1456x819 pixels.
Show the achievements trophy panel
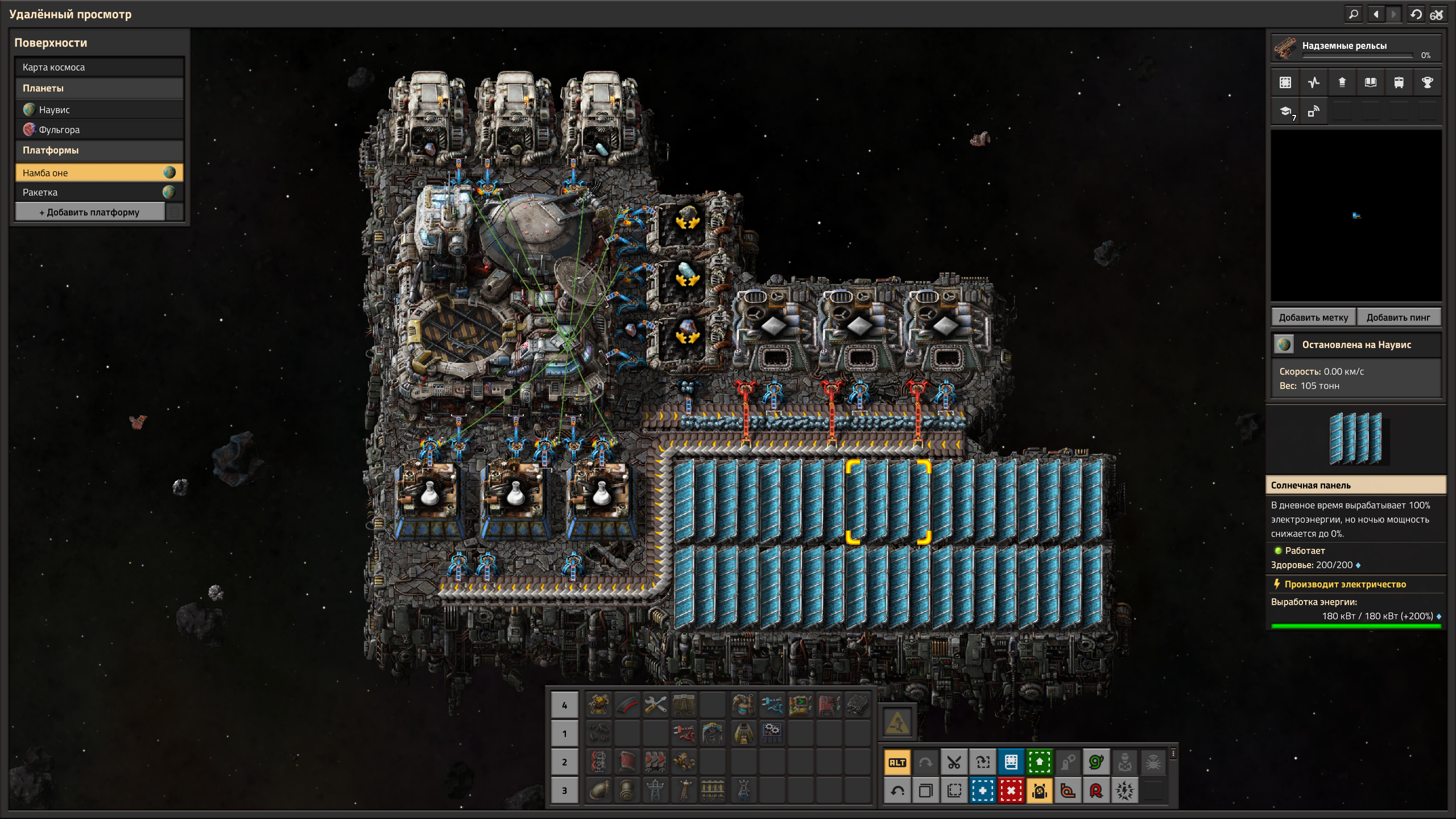(x=1427, y=82)
